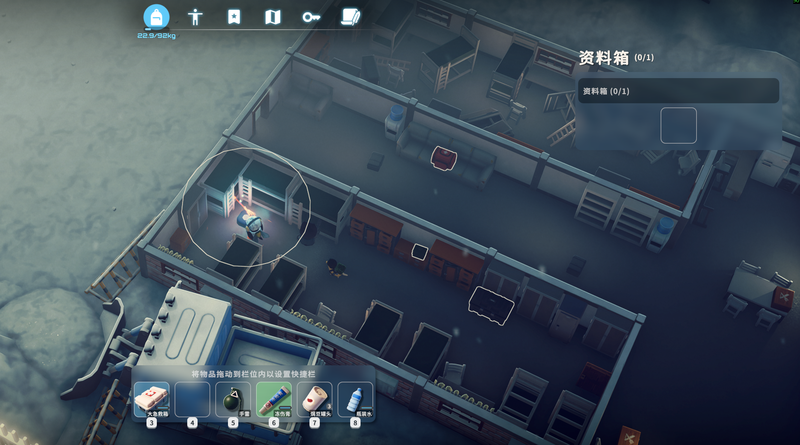Select the first aid kit hotbar slot
Screen dimensions: 800x445
click(x=152, y=401)
